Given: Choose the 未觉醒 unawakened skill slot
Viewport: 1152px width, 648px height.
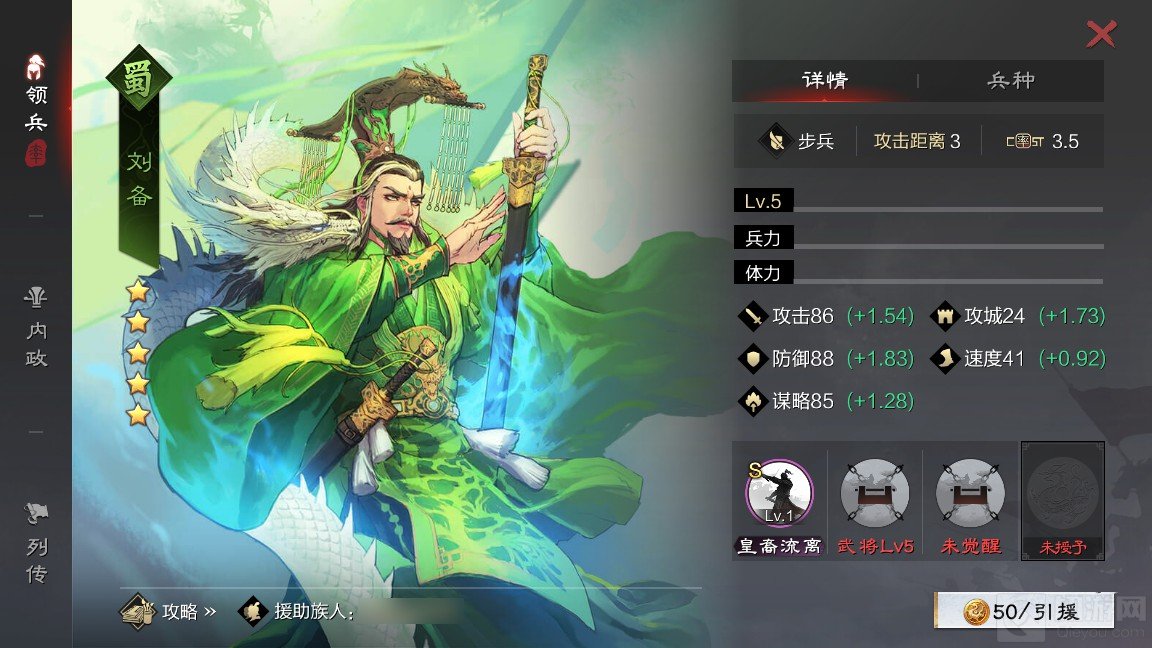Looking at the screenshot, I should click(x=970, y=493).
